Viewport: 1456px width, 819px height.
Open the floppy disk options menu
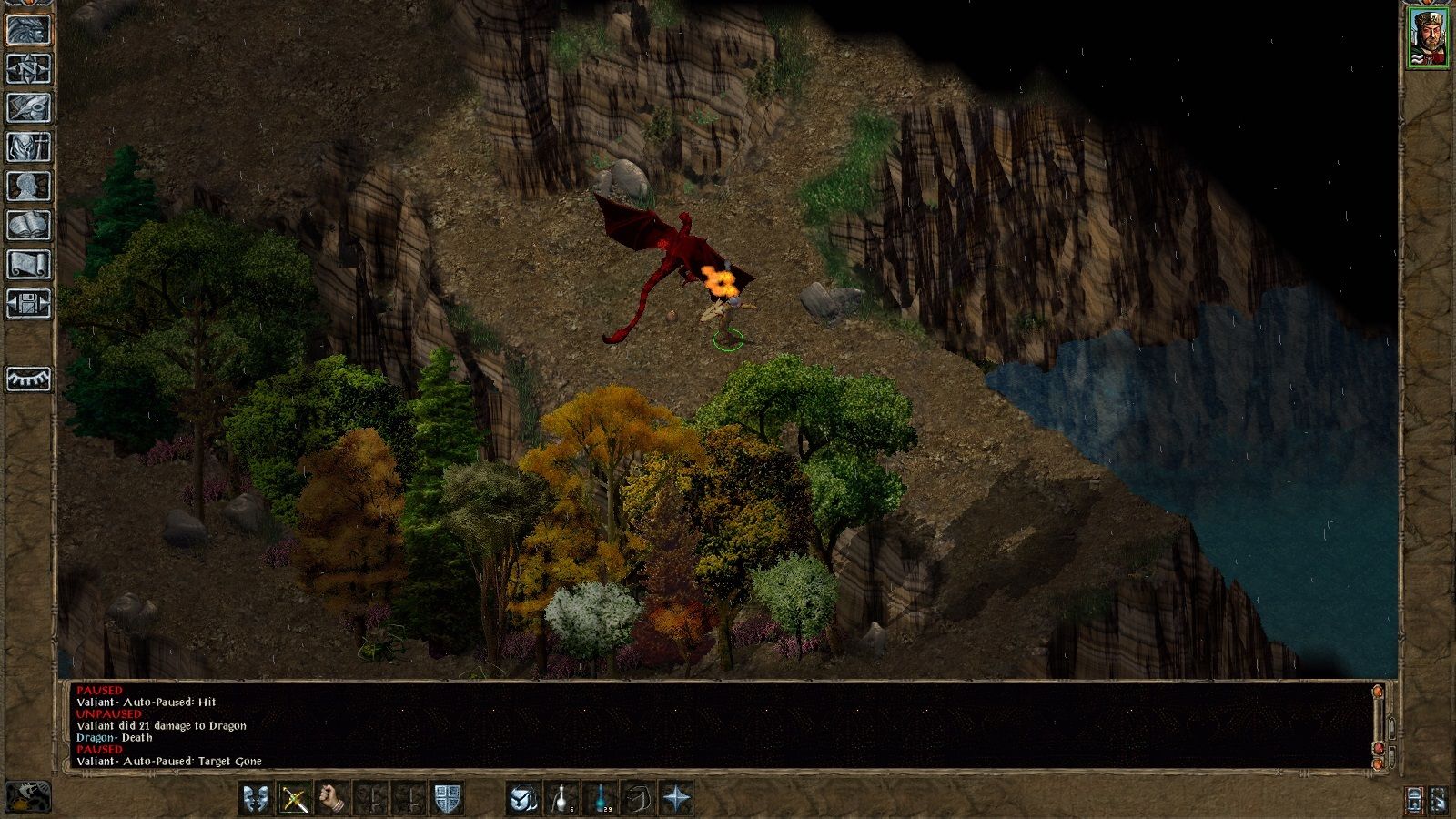(29, 303)
